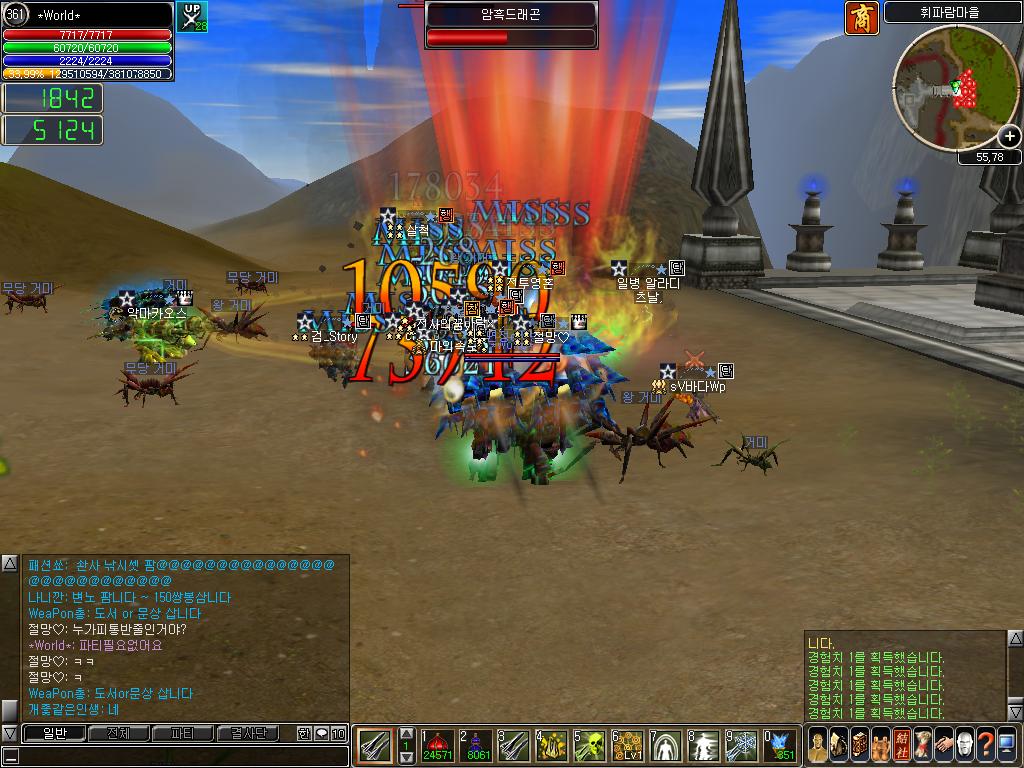Zoom in the minimap with plus button
1024x768 pixels.
pos(1009,136)
